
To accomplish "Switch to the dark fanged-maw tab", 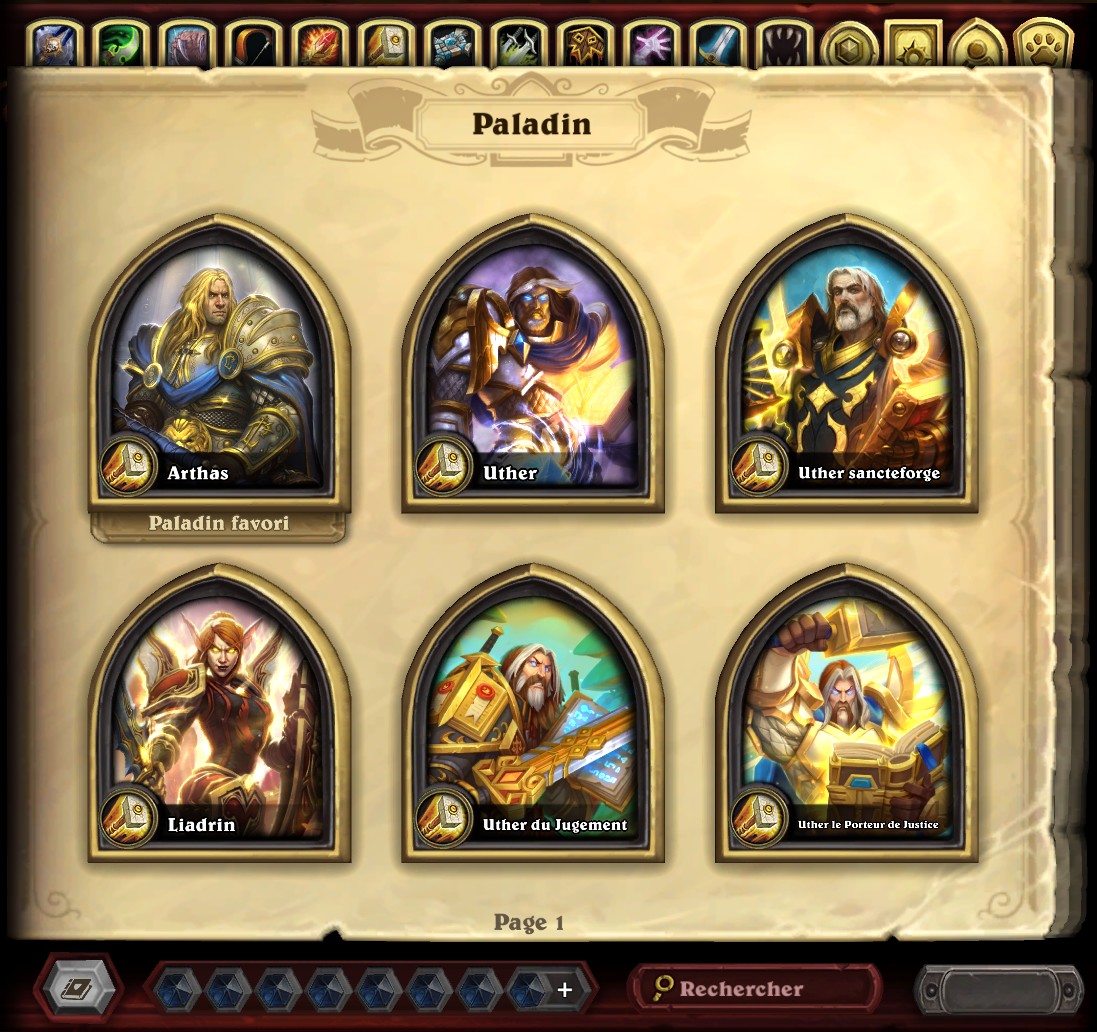I will coord(781,45).
